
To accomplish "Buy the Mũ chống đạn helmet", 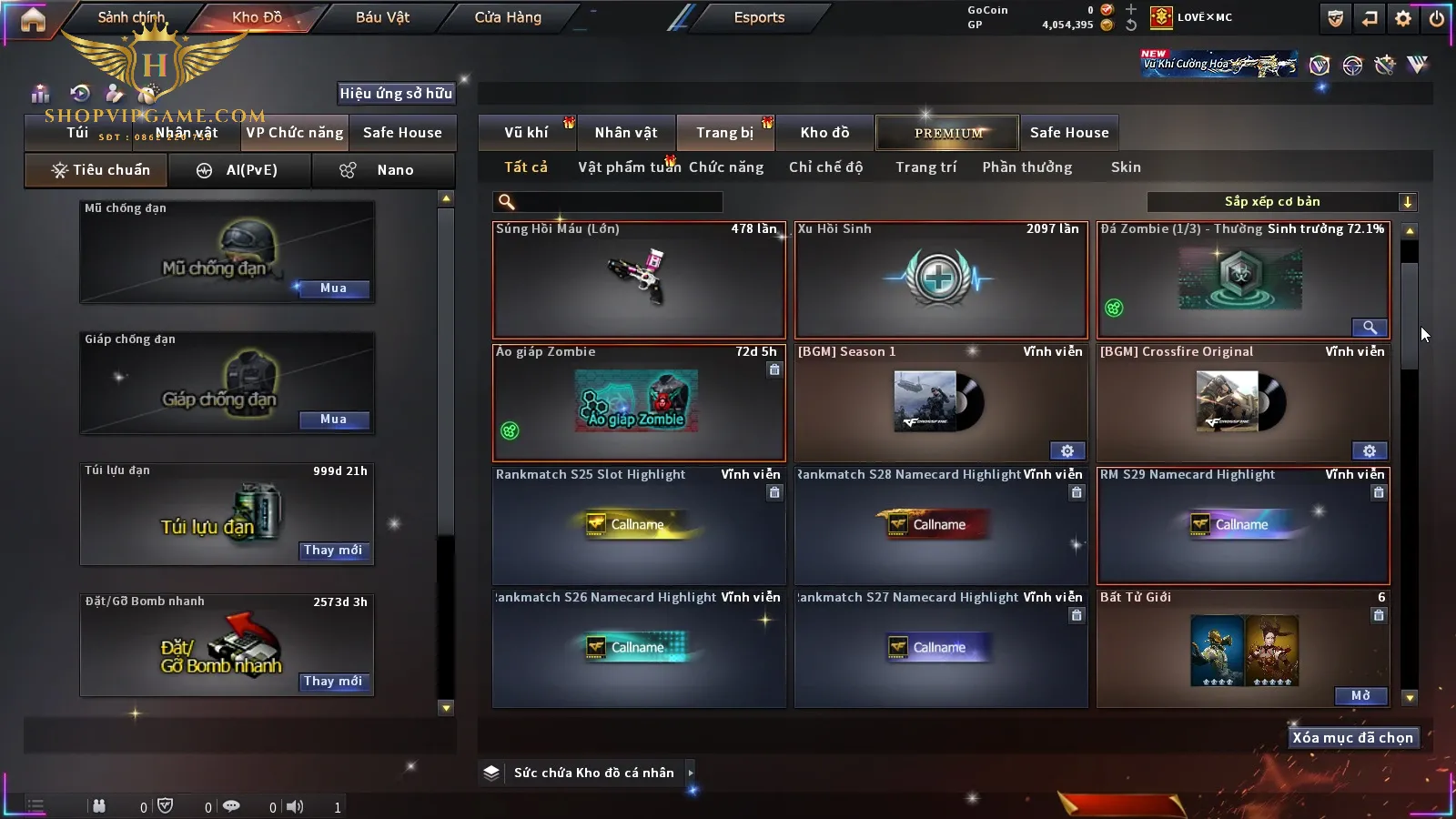I will point(333,288).
